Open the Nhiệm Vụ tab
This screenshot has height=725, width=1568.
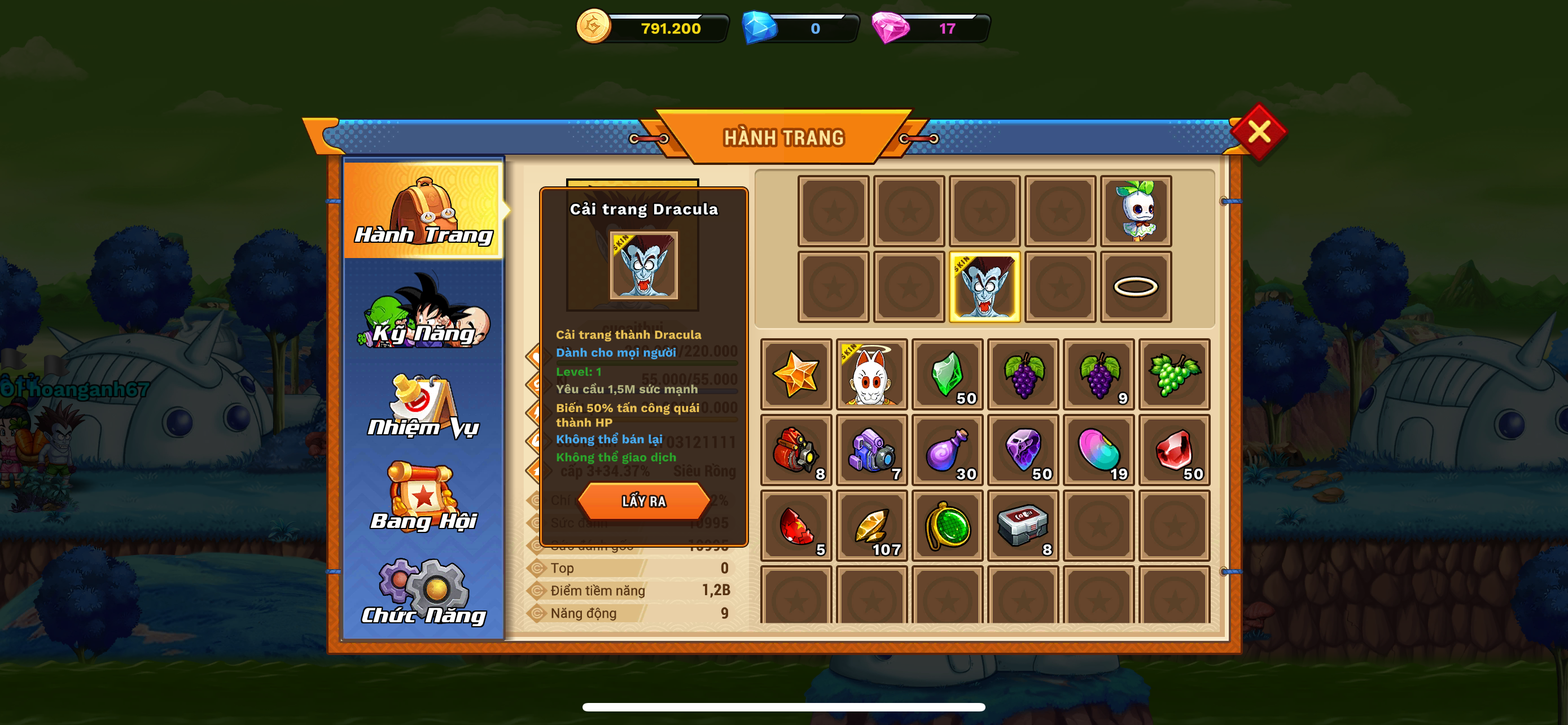424,407
